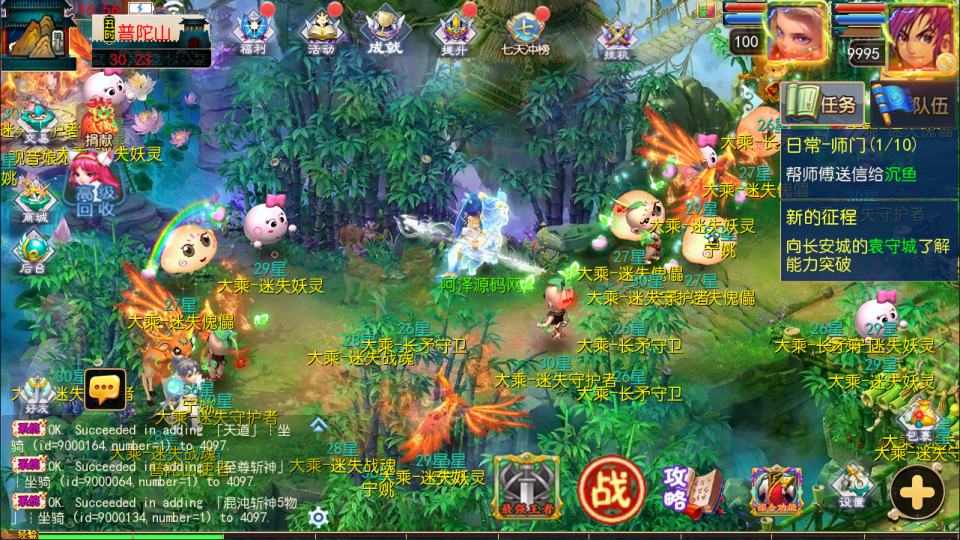
Task: Open the minimap thumbnail with mountain
Action: pyautogui.click(x=38, y=36)
